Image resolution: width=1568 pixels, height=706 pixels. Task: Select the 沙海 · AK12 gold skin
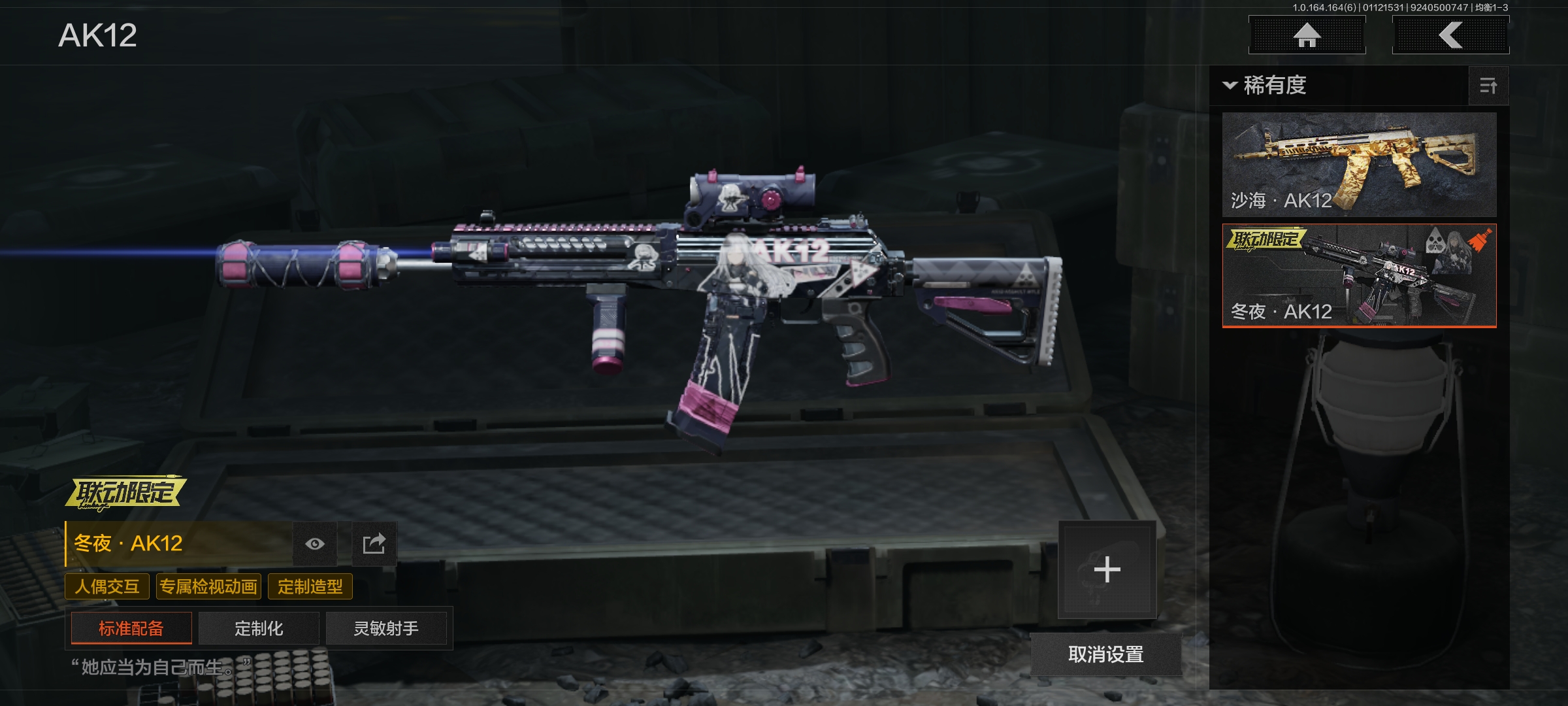click(1359, 164)
